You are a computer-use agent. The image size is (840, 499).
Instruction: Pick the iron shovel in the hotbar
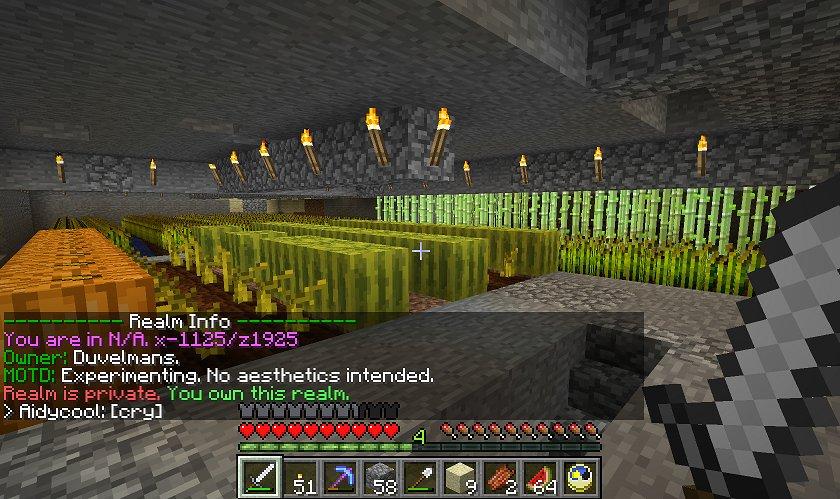420,476
